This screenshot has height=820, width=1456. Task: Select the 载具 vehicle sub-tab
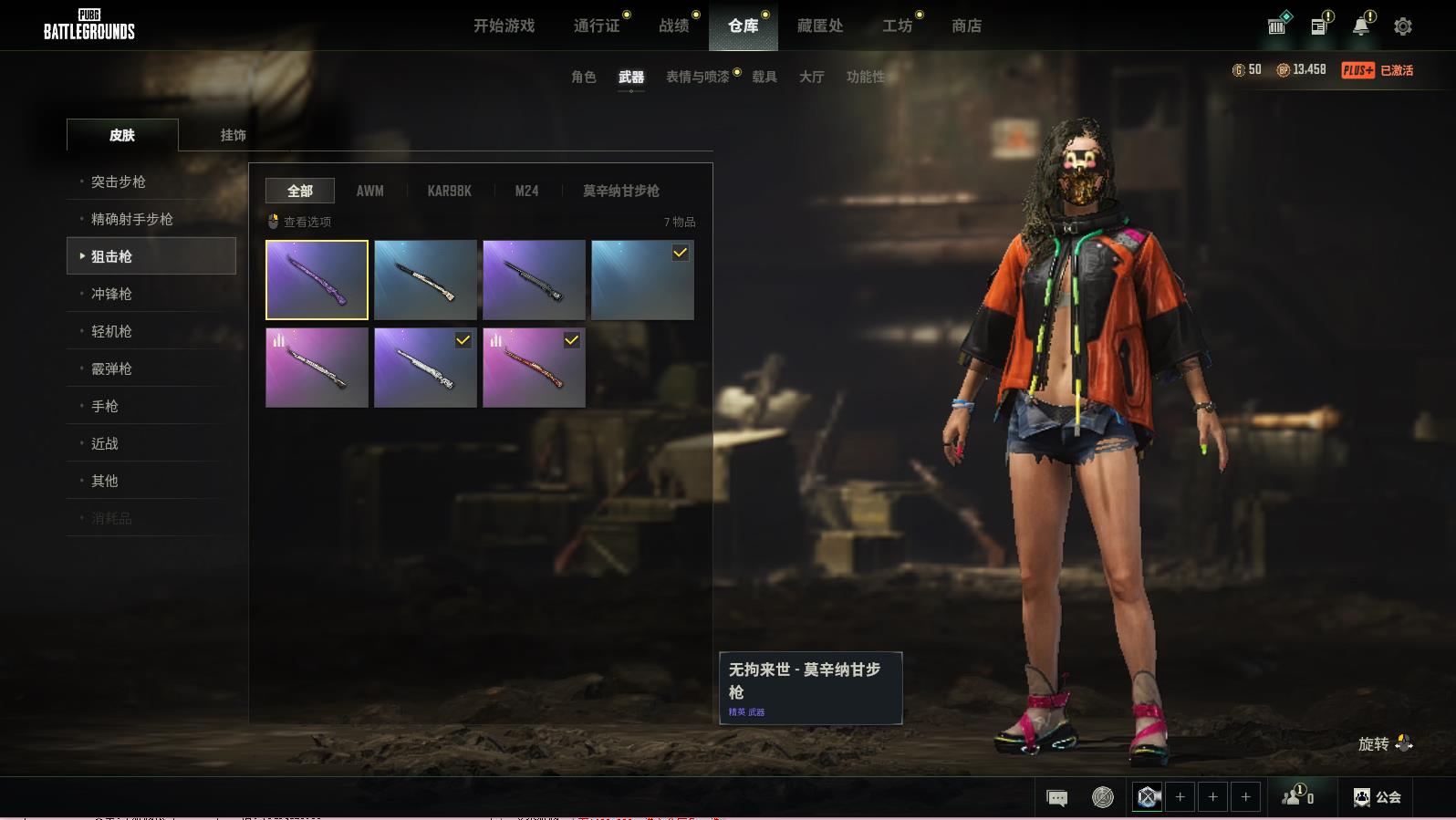[764, 77]
